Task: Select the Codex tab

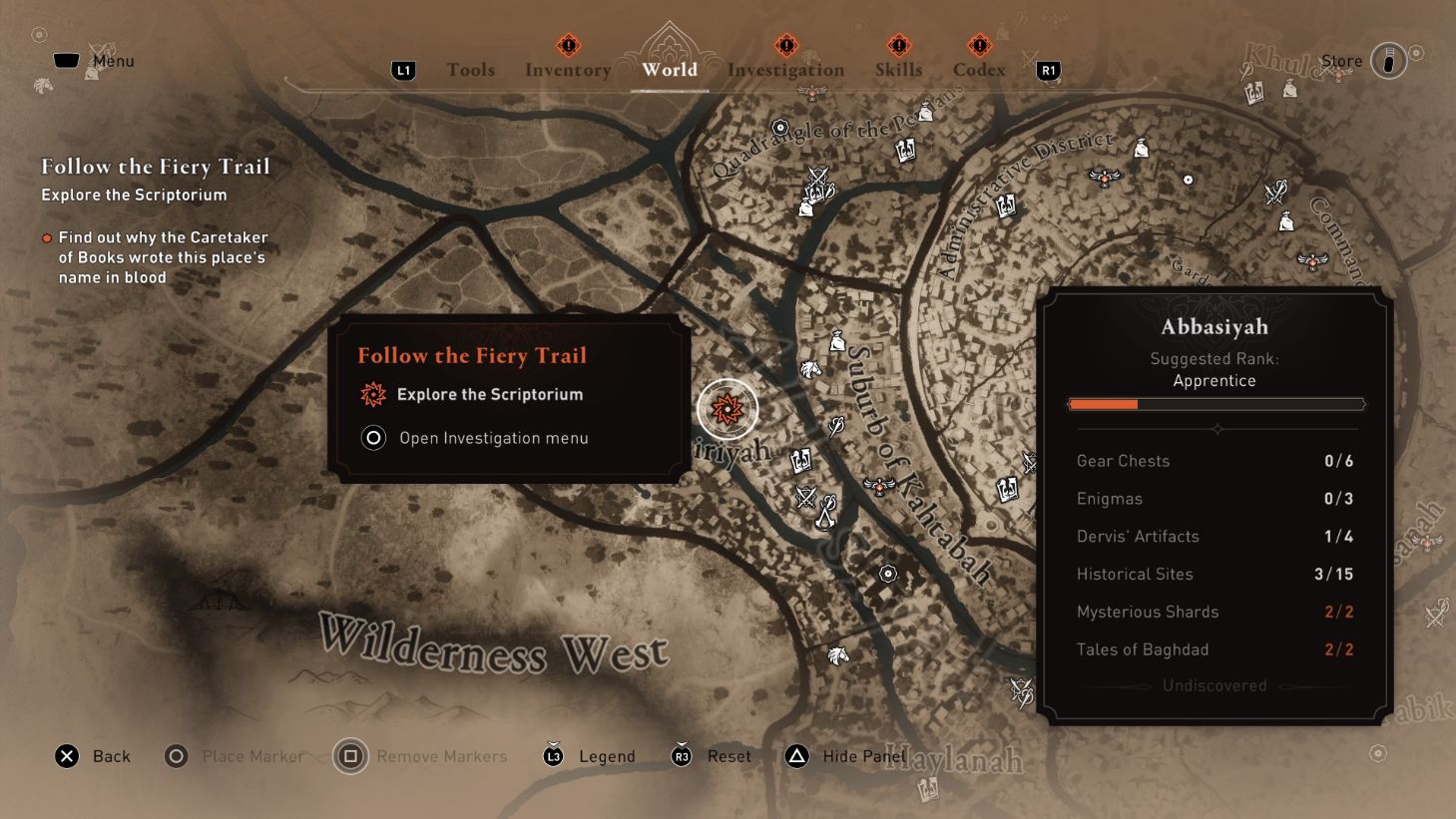Action: pyautogui.click(x=979, y=69)
